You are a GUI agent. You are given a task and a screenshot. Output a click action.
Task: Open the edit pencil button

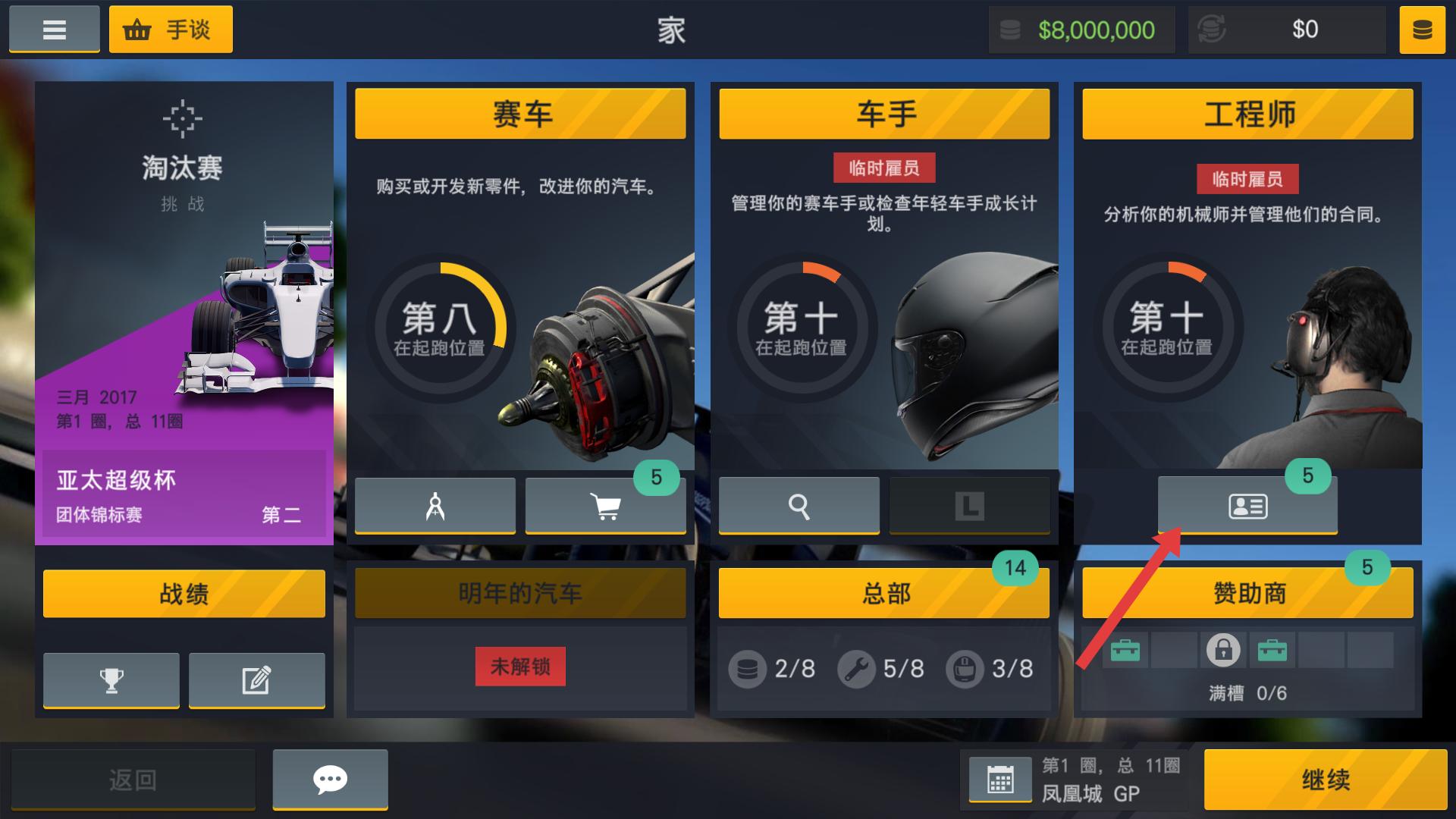point(256,680)
